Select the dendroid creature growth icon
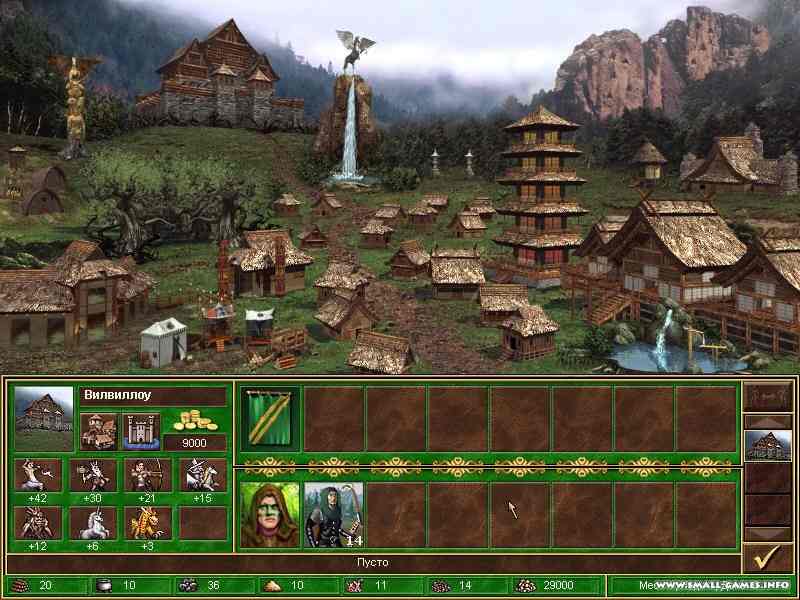 [x=38, y=521]
